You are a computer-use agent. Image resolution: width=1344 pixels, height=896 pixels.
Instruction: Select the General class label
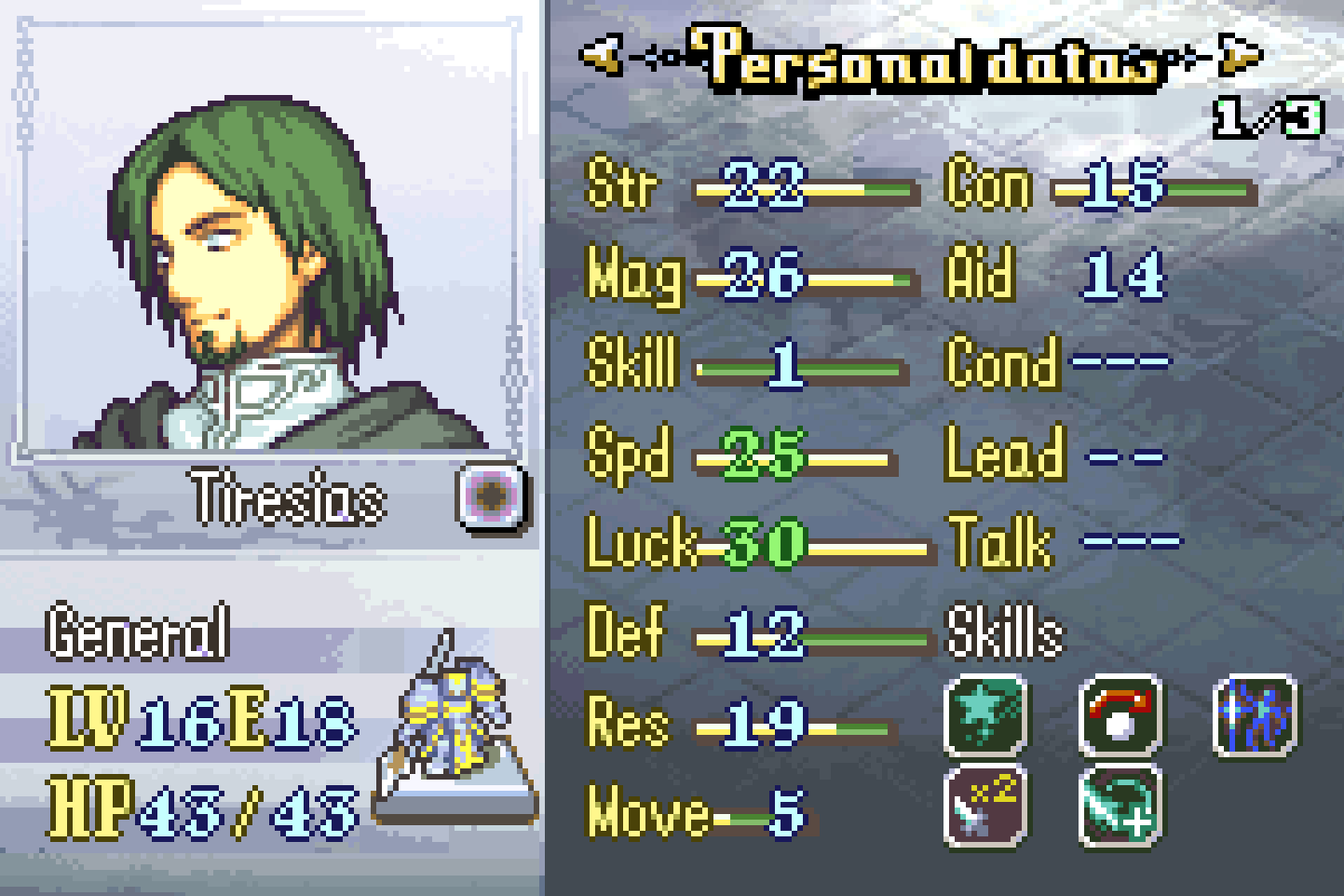coord(138,633)
